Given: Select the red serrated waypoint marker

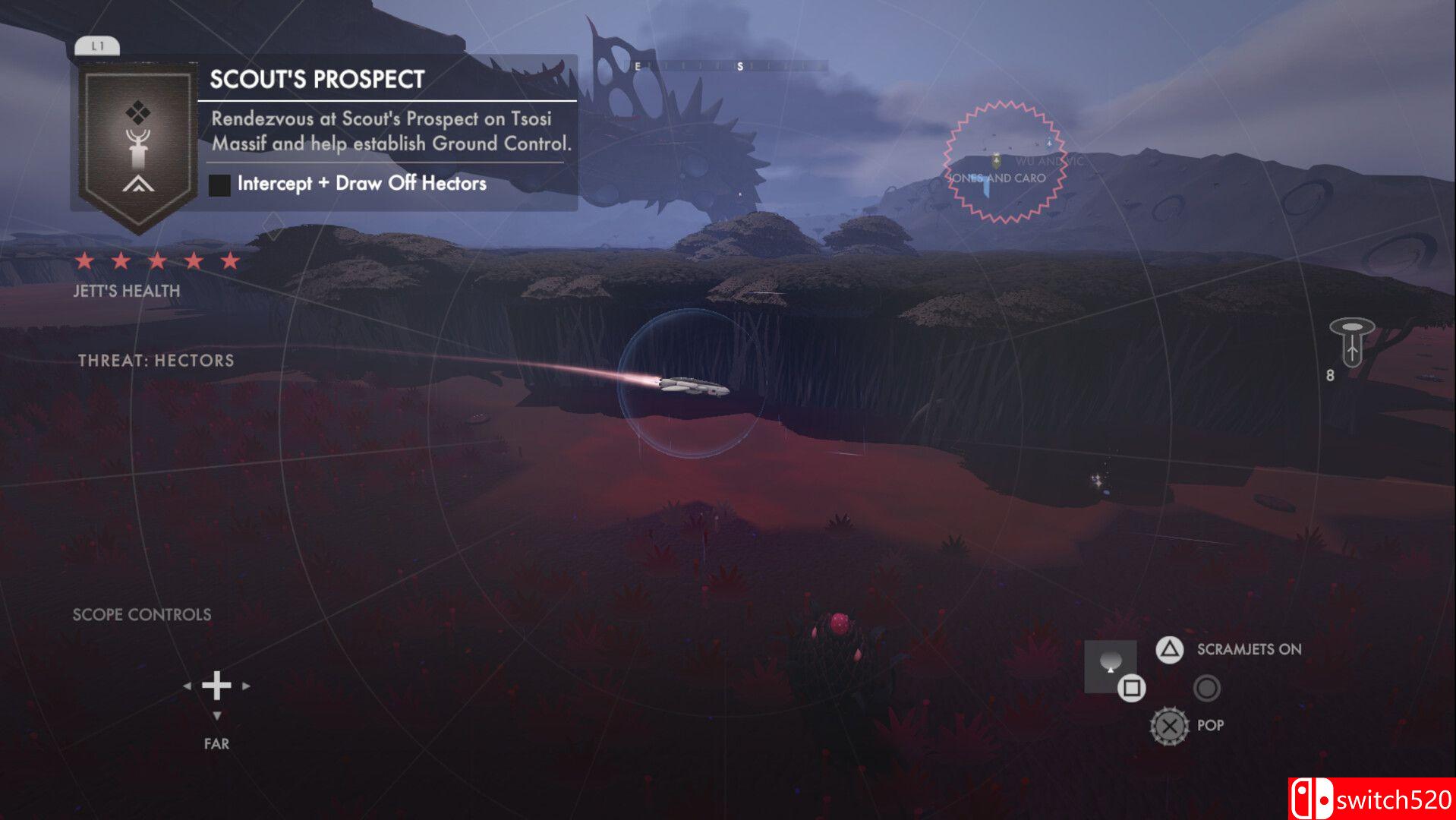Looking at the screenshot, I should click(1004, 162).
